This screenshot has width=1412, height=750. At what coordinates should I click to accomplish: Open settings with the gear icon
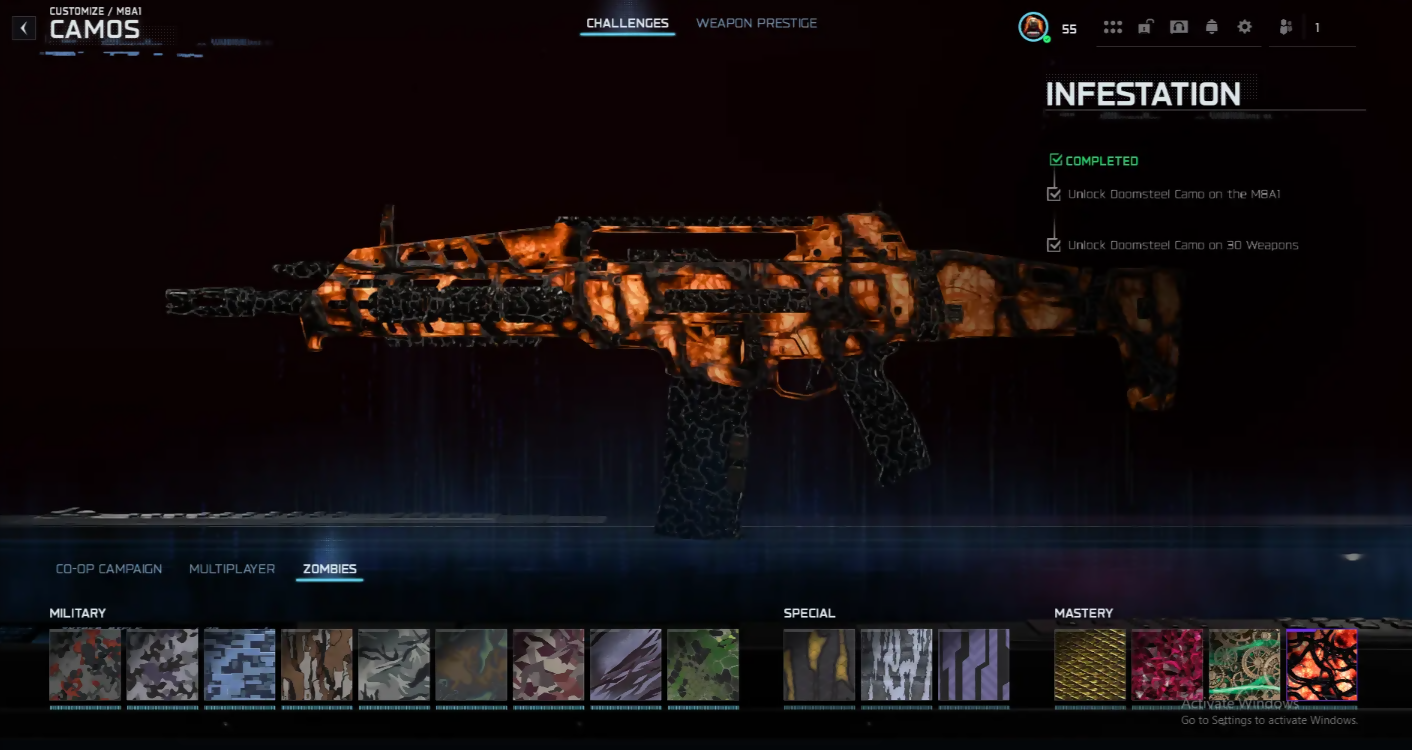[x=1245, y=27]
